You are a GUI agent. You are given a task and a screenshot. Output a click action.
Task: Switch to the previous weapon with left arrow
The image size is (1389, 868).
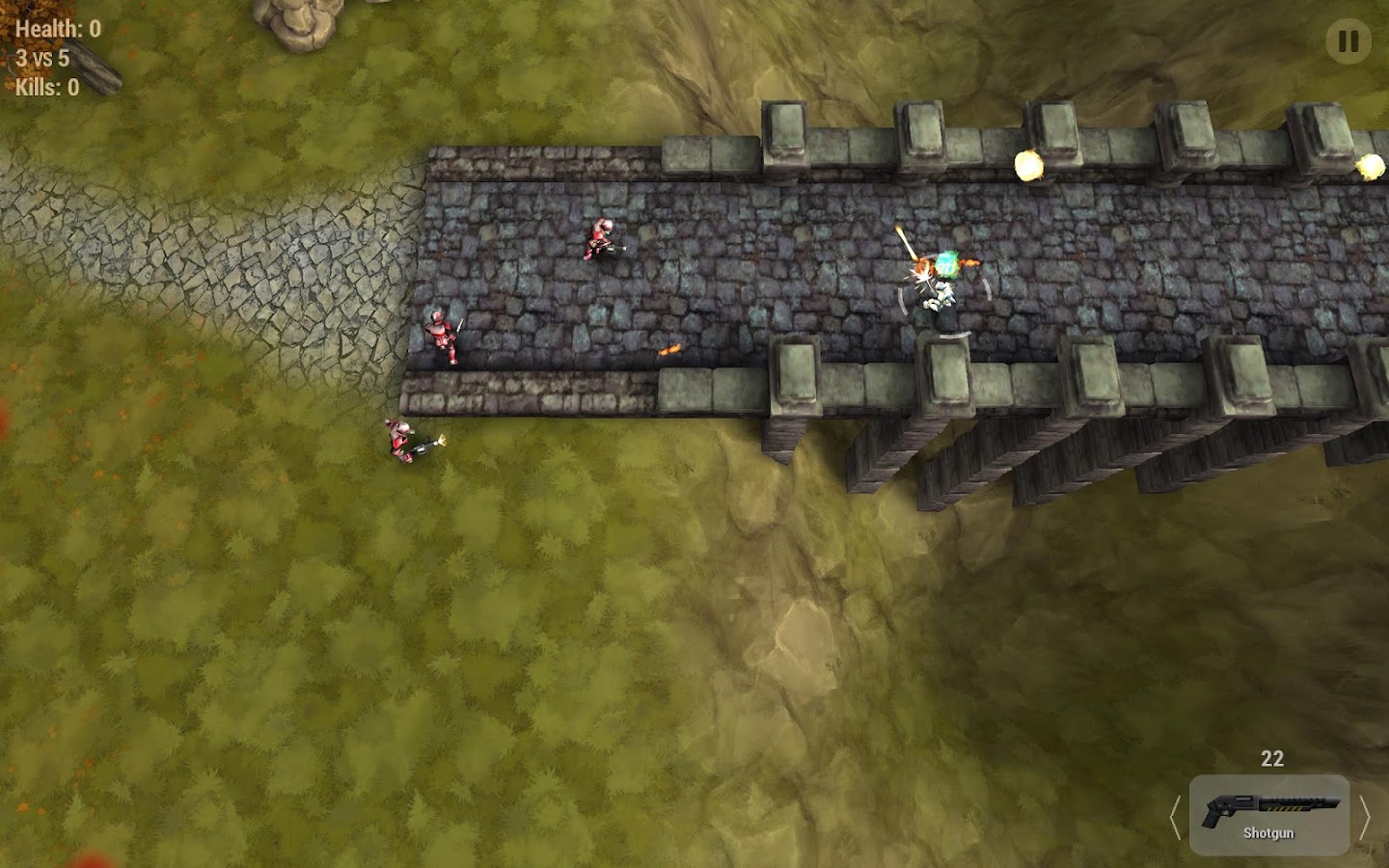pyautogui.click(x=1175, y=818)
